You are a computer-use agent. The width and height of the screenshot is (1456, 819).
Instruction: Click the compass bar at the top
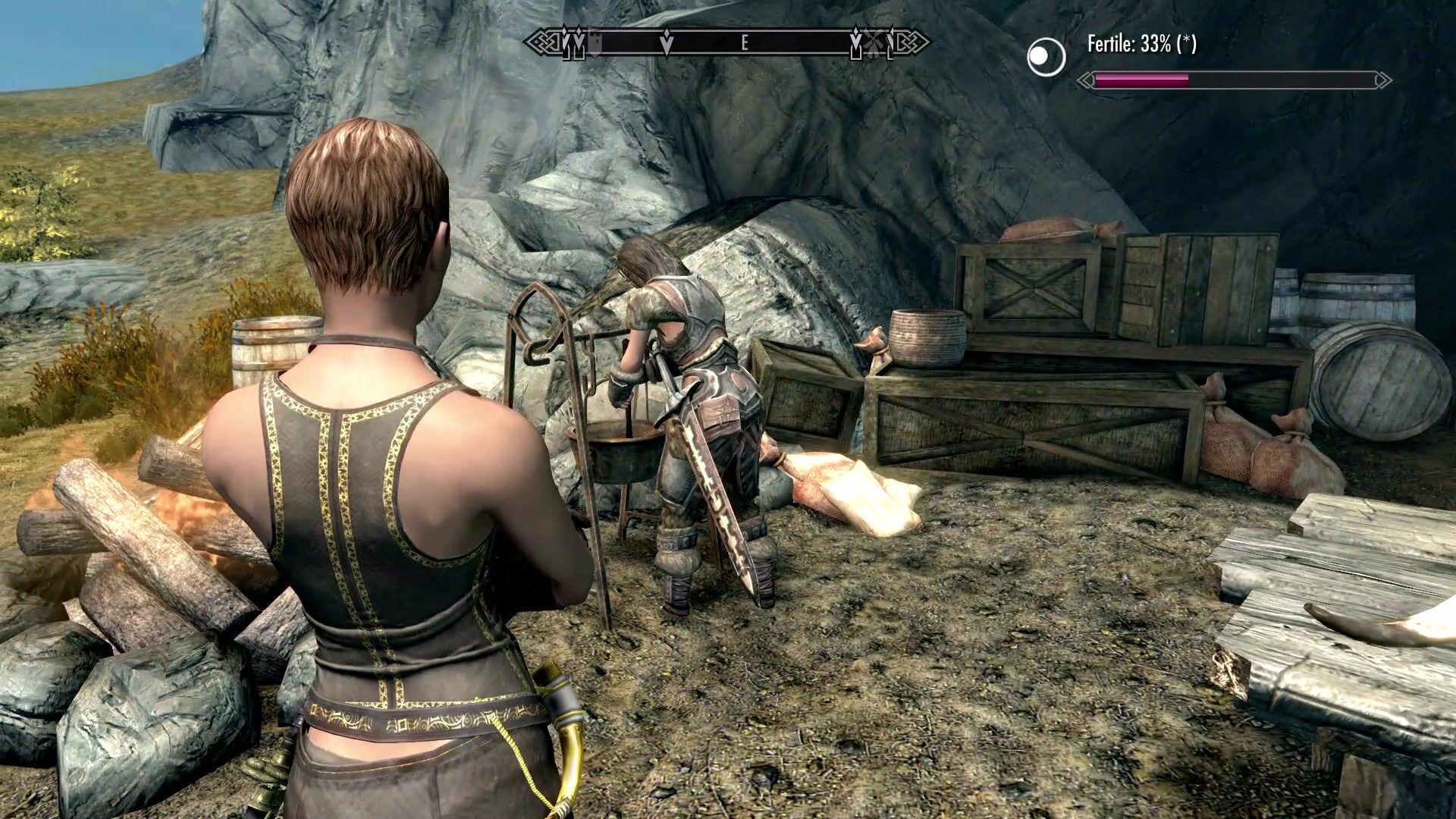(x=728, y=43)
